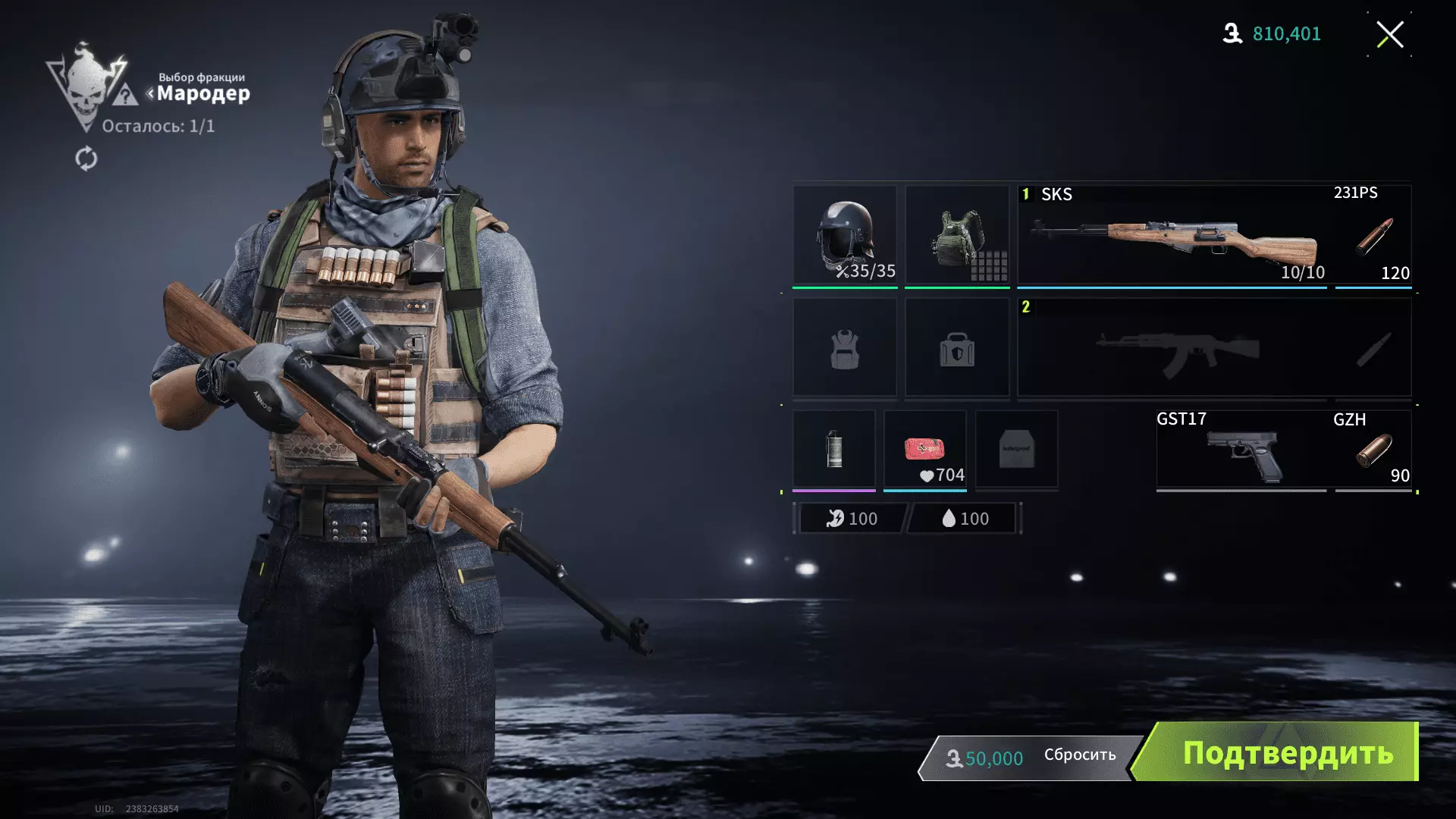The width and height of the screenshot is (1456, 819).
Task: Select the 231PS rifle ammo slot
Action: click(x=1373, y=235)
